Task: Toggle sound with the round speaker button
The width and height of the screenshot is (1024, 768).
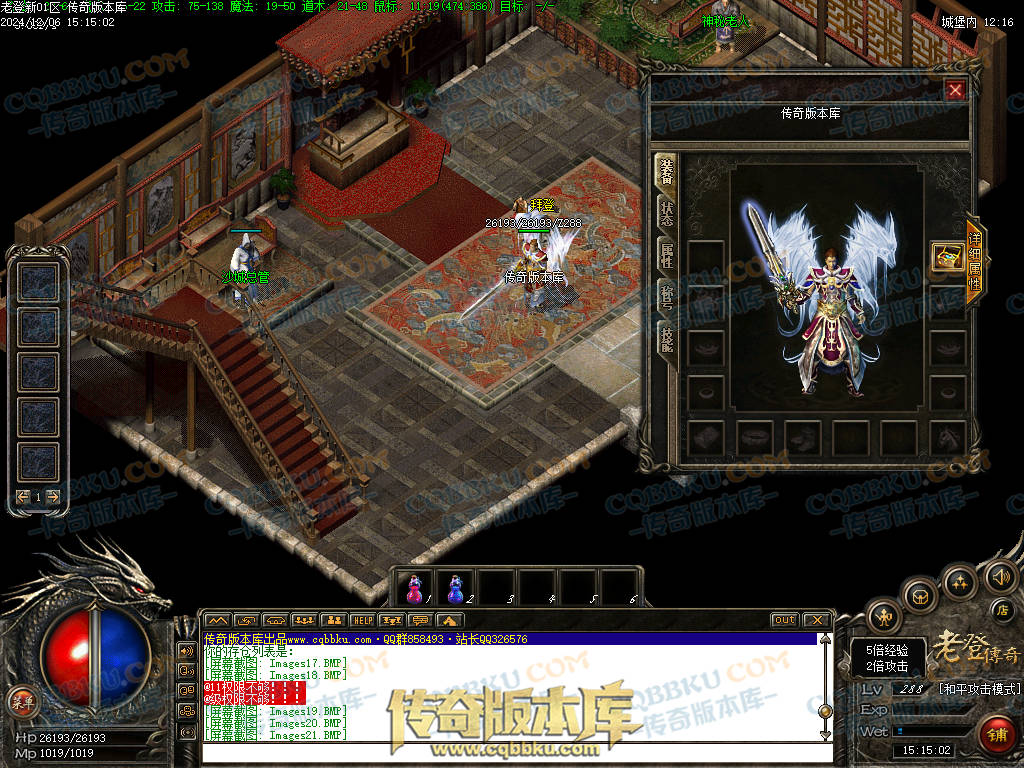Action: (x=998, y=576)
